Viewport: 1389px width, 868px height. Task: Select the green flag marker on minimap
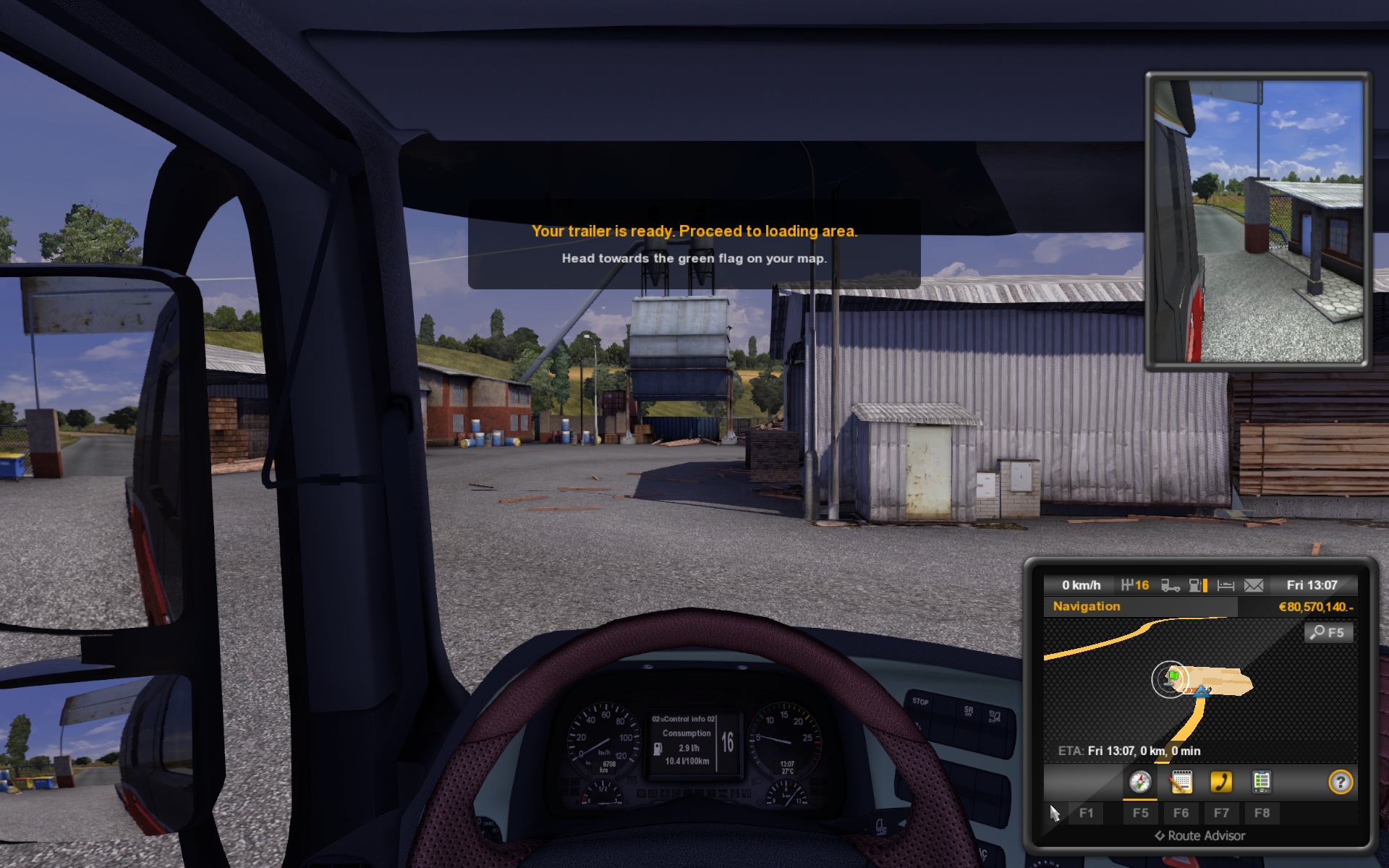(x=1173, y=676)
